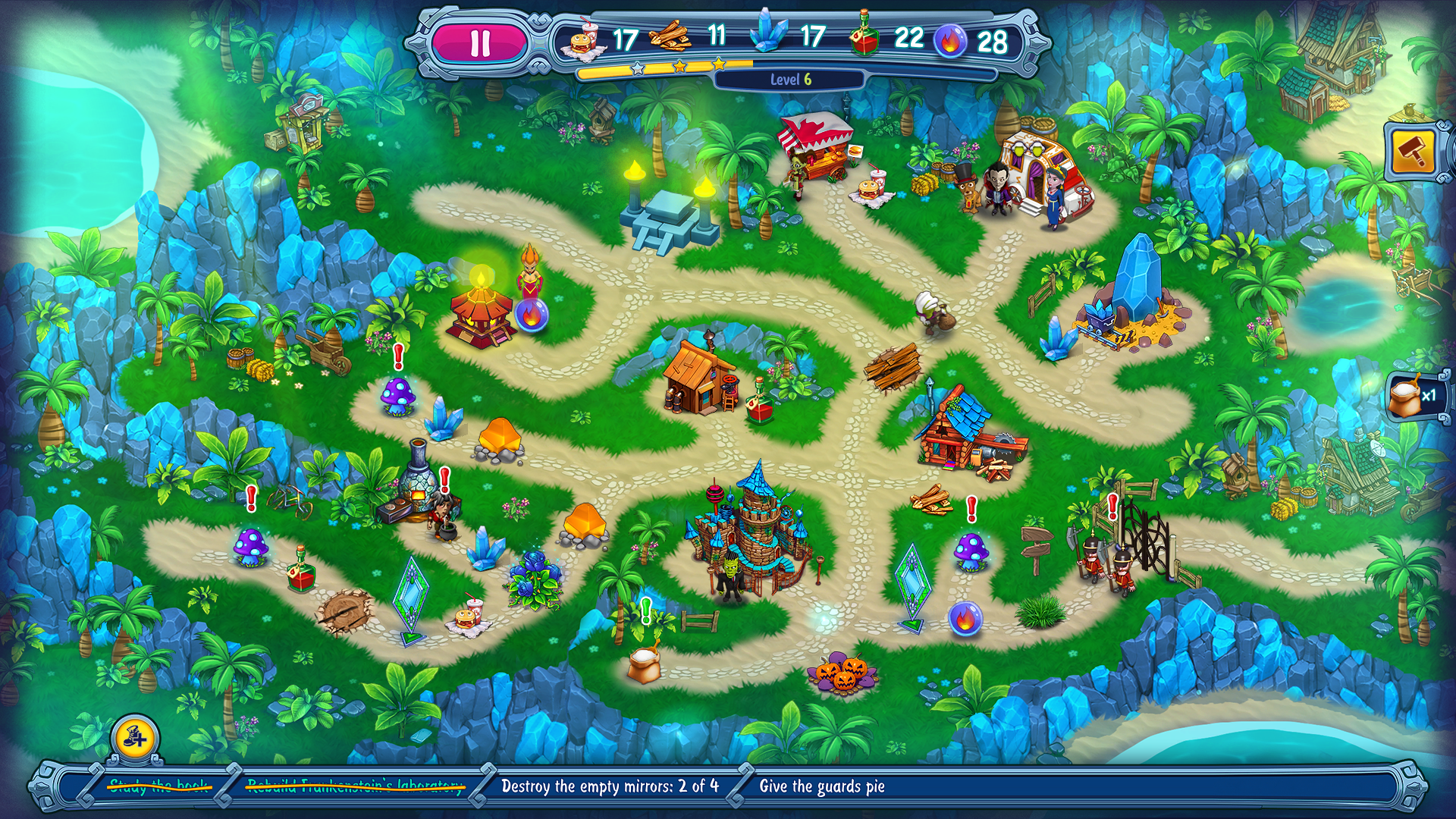
Task: Pause the game with the pink button
Action: (479, 43)
